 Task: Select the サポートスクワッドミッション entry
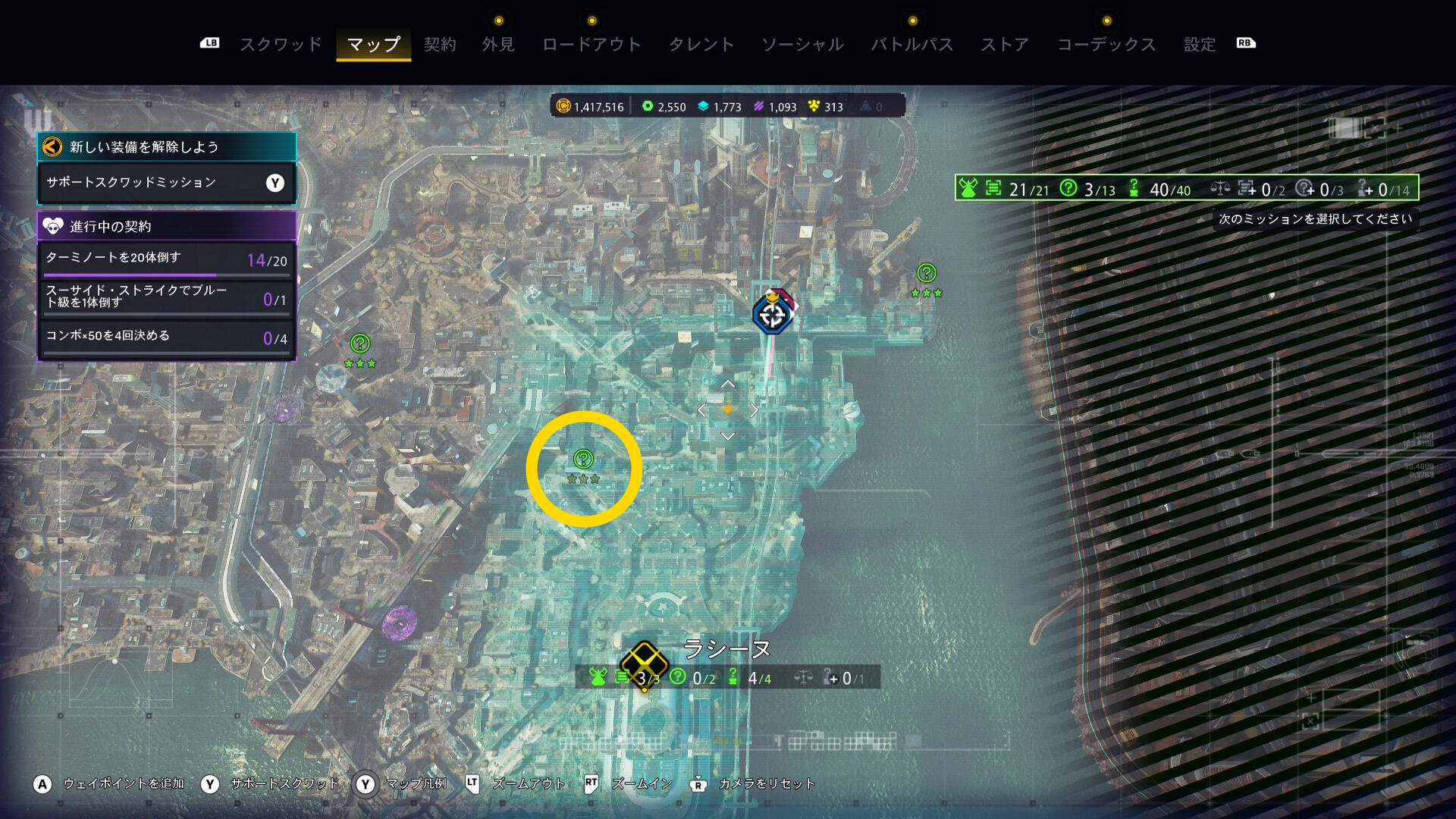click(165, 183)
